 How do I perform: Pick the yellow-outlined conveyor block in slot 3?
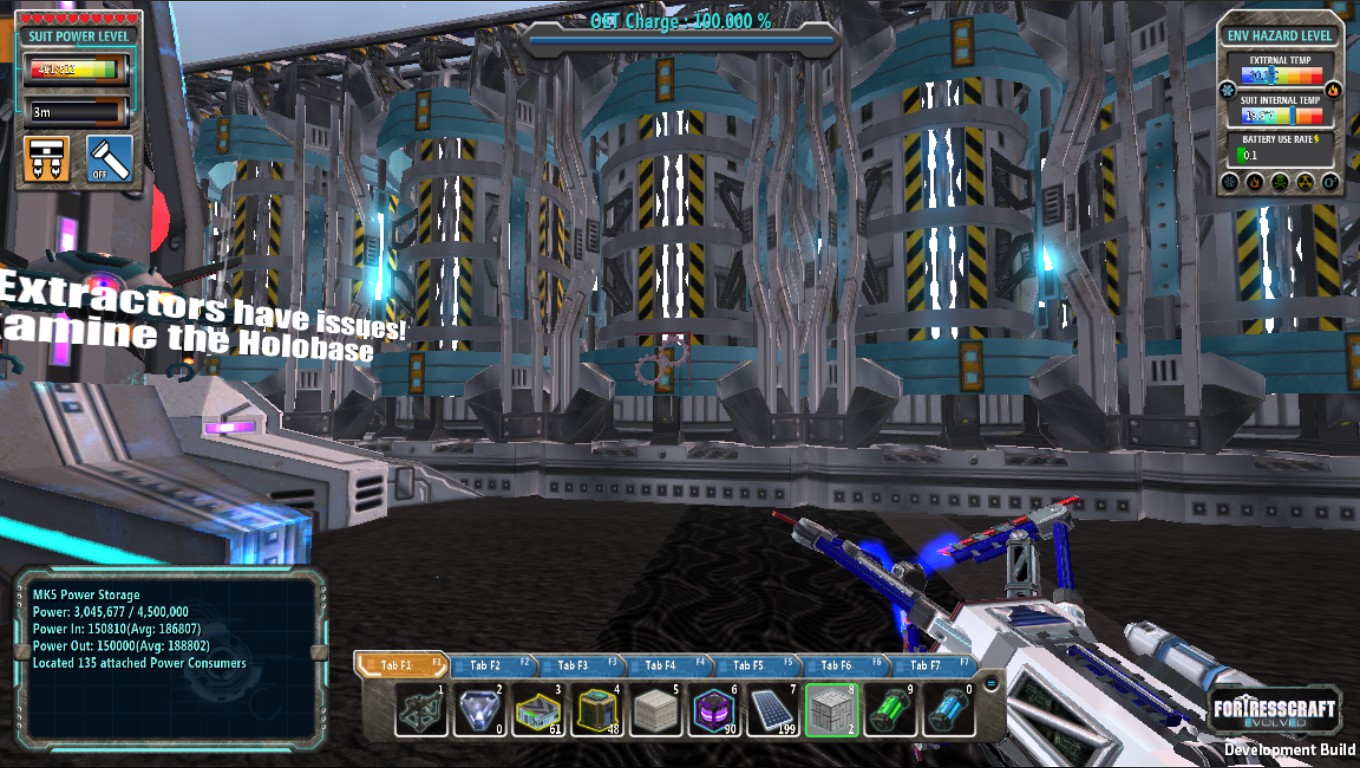click(x=539, y=710)
